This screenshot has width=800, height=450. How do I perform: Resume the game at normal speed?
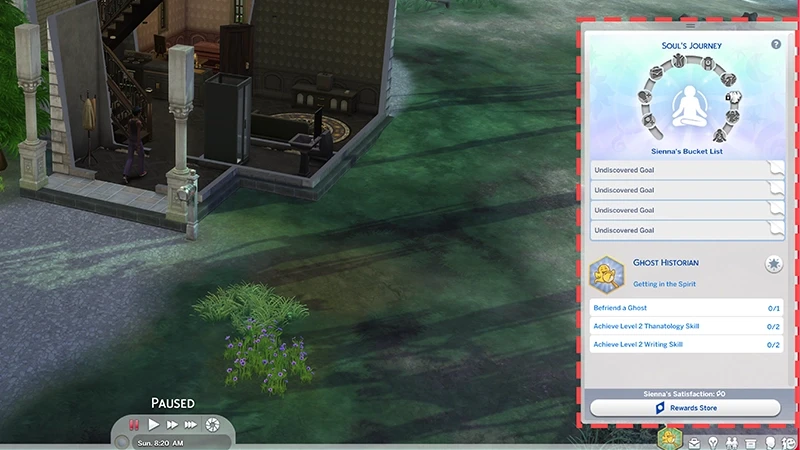[x=154, y=425]
